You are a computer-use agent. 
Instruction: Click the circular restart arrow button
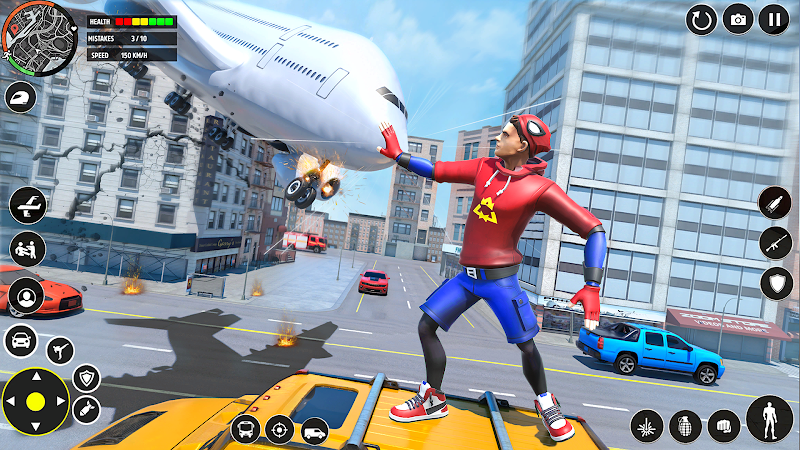pos(702,19)
